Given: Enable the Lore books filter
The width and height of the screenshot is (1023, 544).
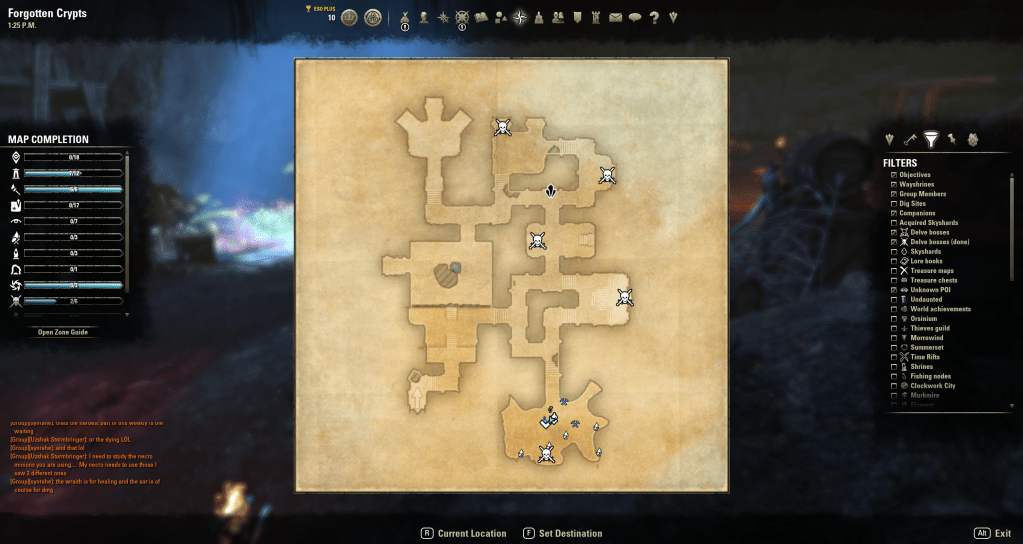Looking at the screenshot, I should pos(893,261).
